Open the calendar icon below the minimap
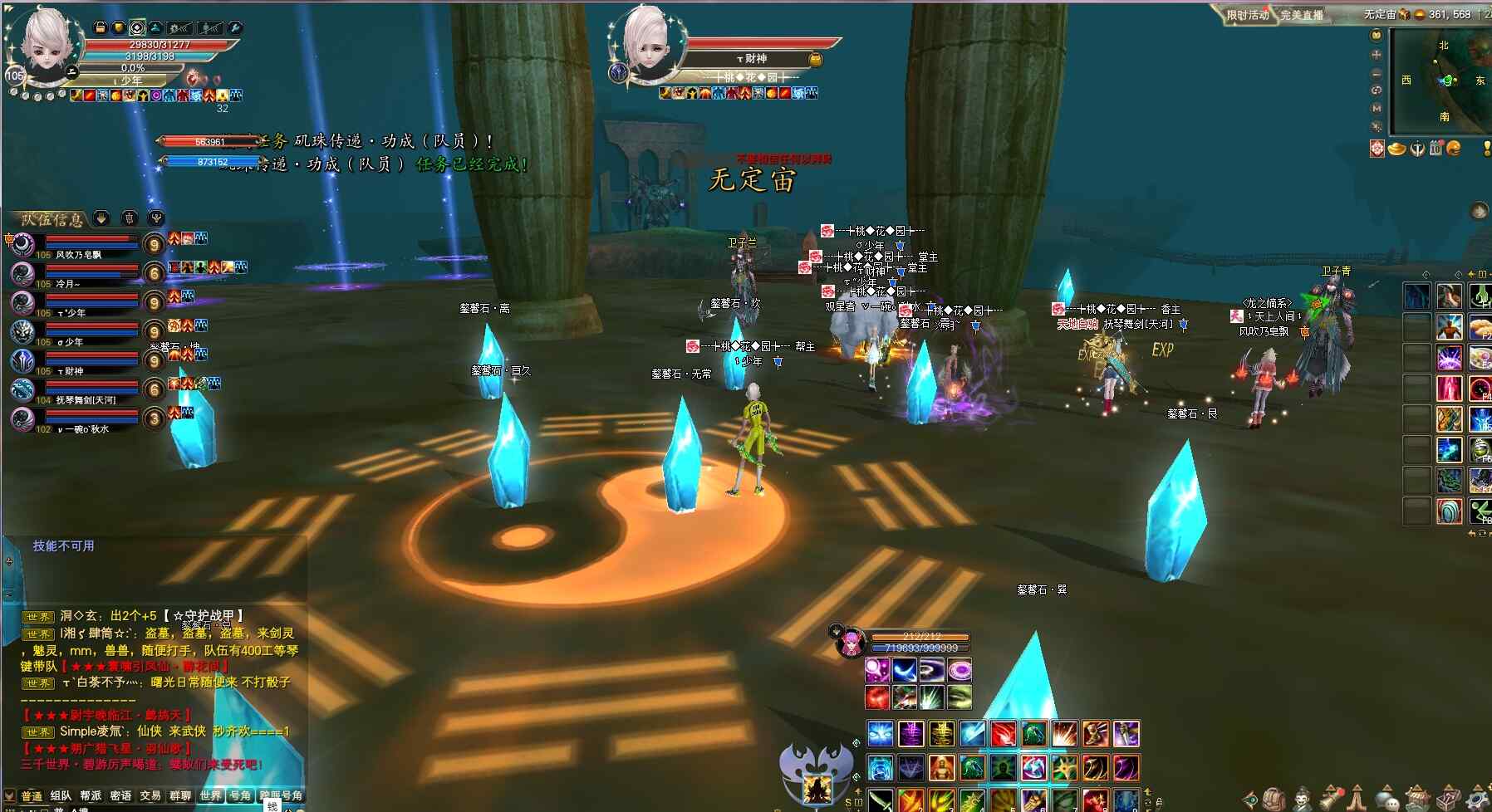Viewport: 1492px width, 812px height. coord(1435,149)
